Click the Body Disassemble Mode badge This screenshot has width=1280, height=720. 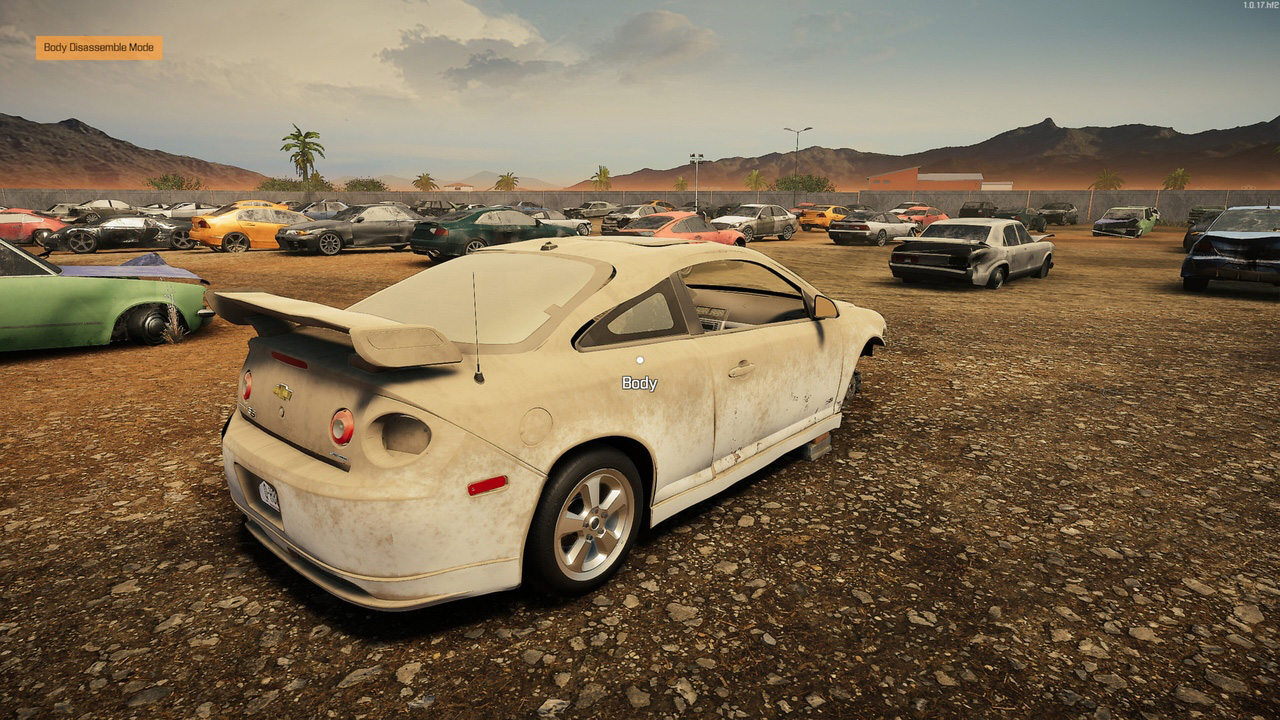[x=99, y=48]
